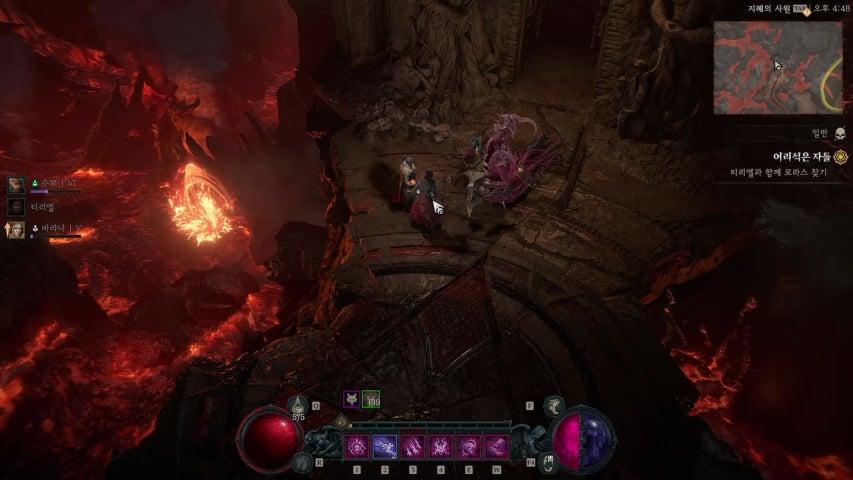The width and height of the screenshot is (853, 480).
Task: Select the 바라나 party member portrait
Action: click(17, 230)
